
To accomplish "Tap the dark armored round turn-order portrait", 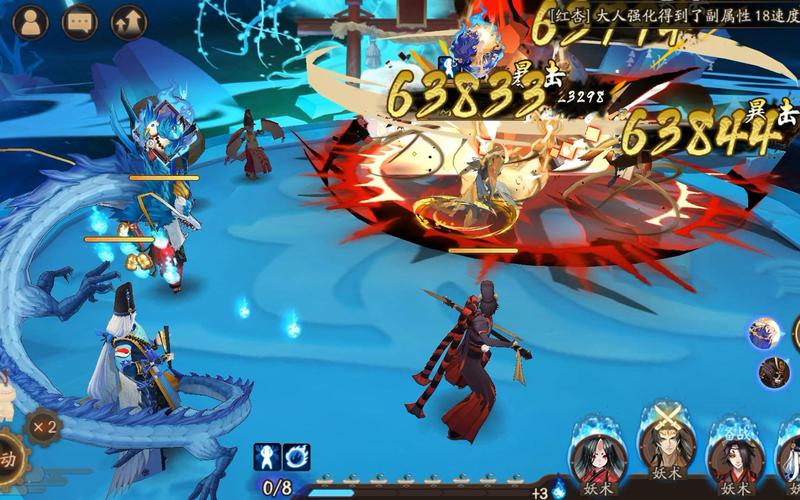I will click(x=773, y=372).
